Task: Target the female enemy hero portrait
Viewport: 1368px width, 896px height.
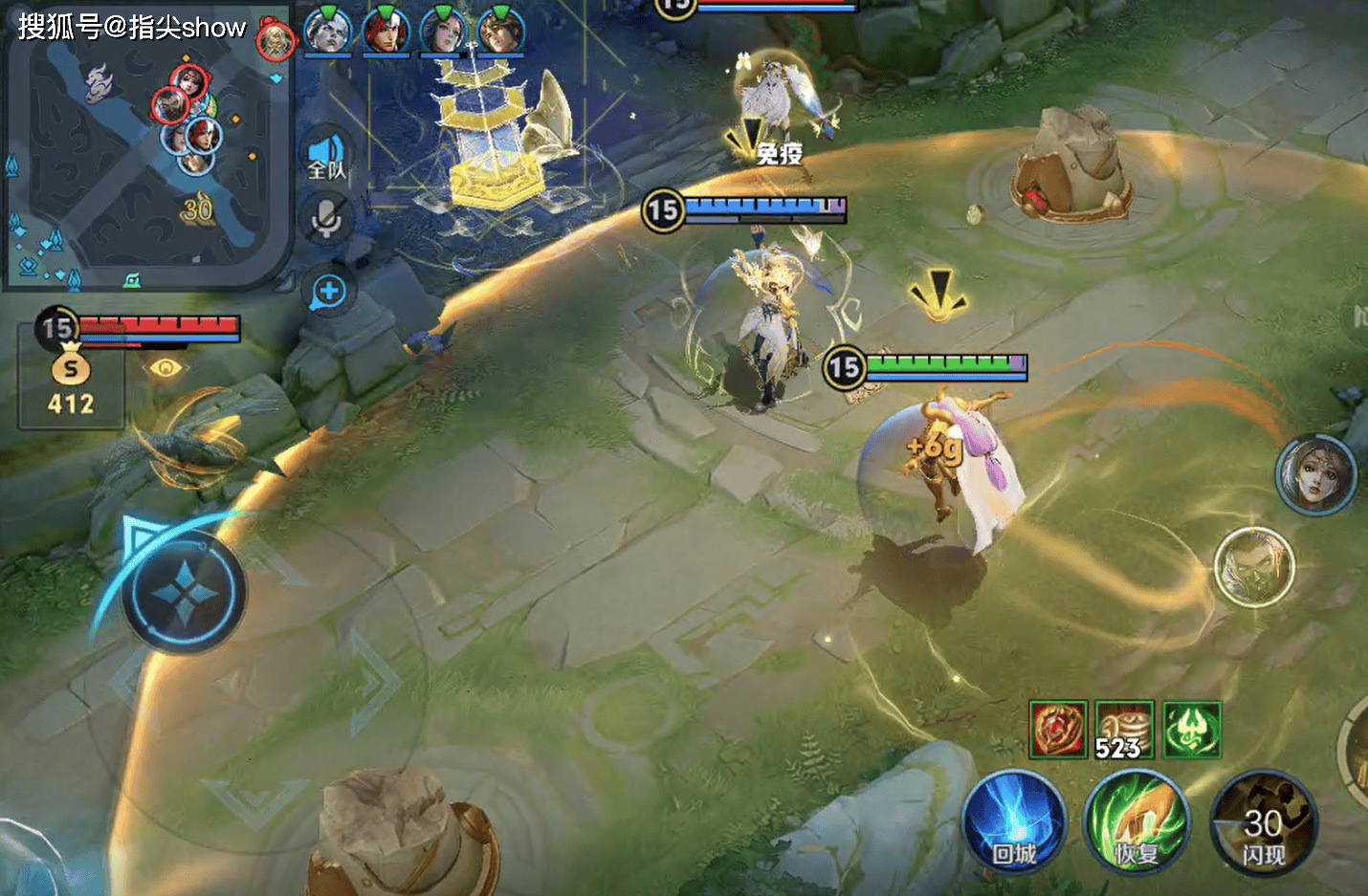Action: pyautogui.click(x=1316, y=474)
